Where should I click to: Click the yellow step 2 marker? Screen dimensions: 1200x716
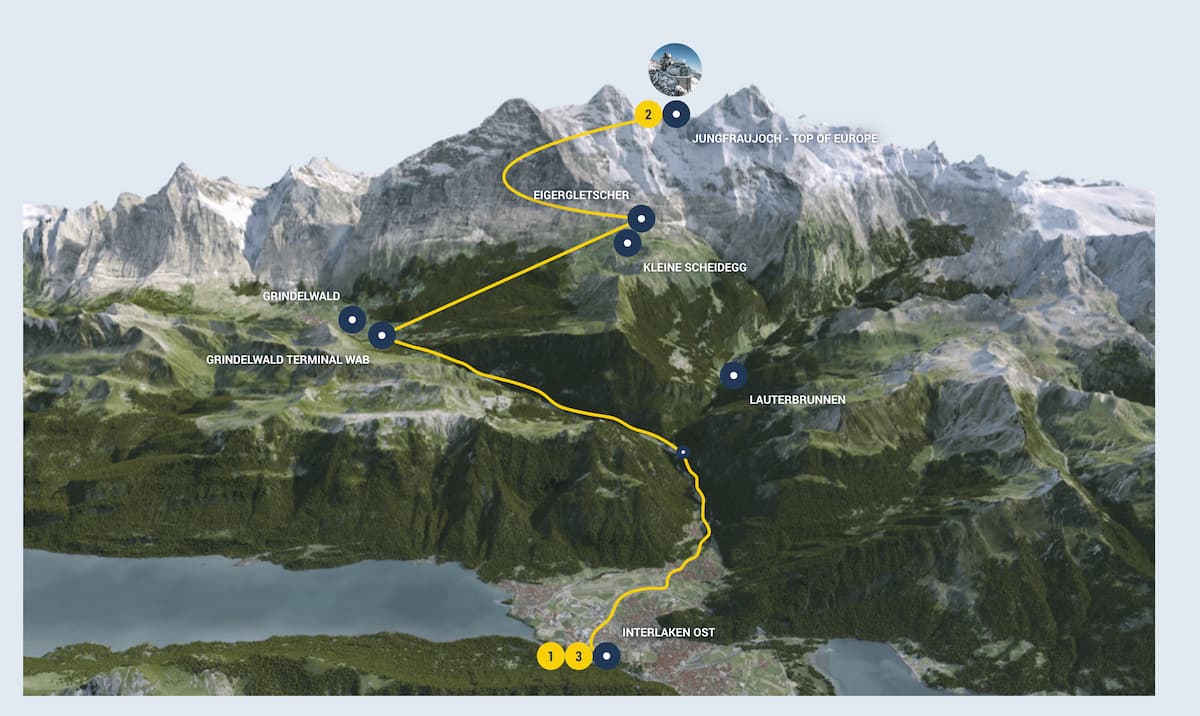pyautogui.click(x=648, y=115)
